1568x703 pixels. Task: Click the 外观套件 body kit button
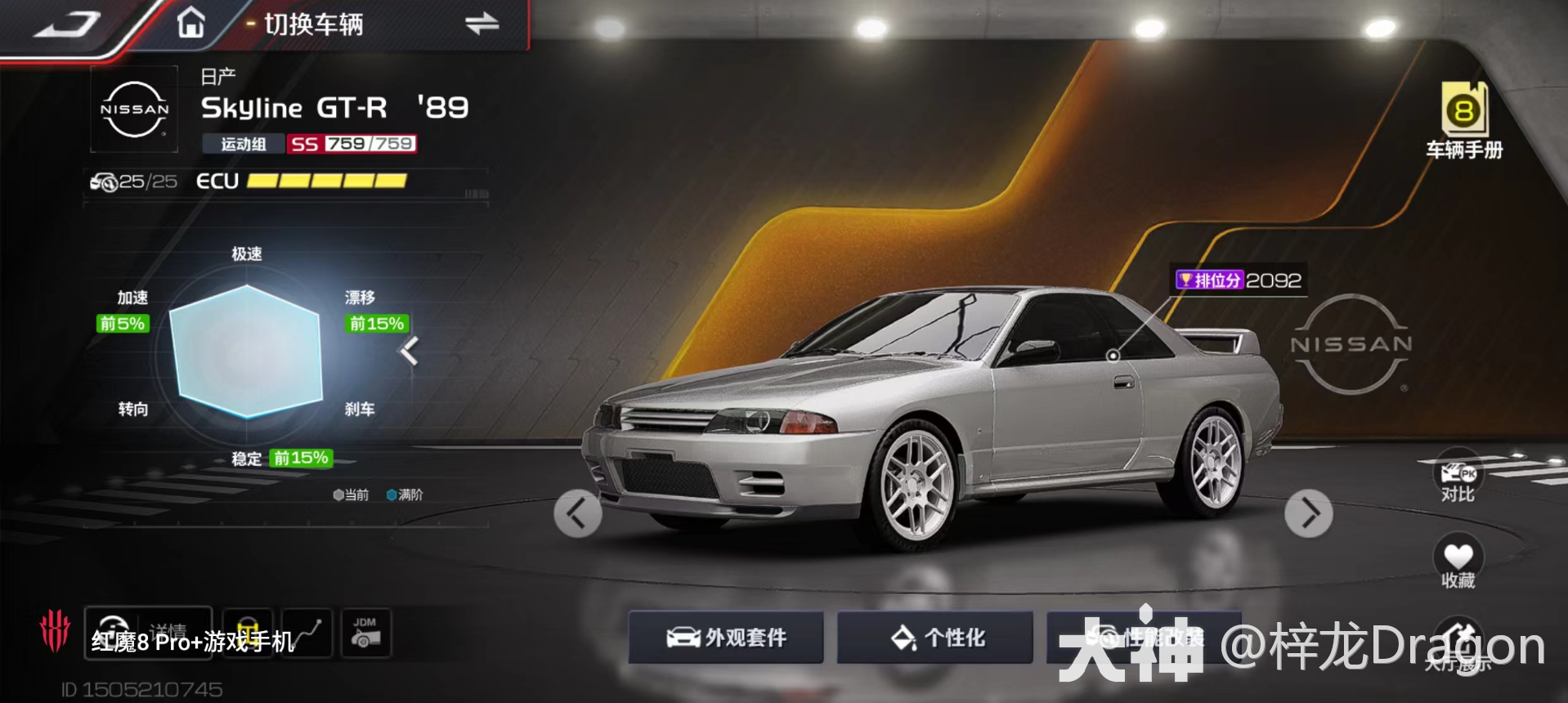(x=726, y=638)
